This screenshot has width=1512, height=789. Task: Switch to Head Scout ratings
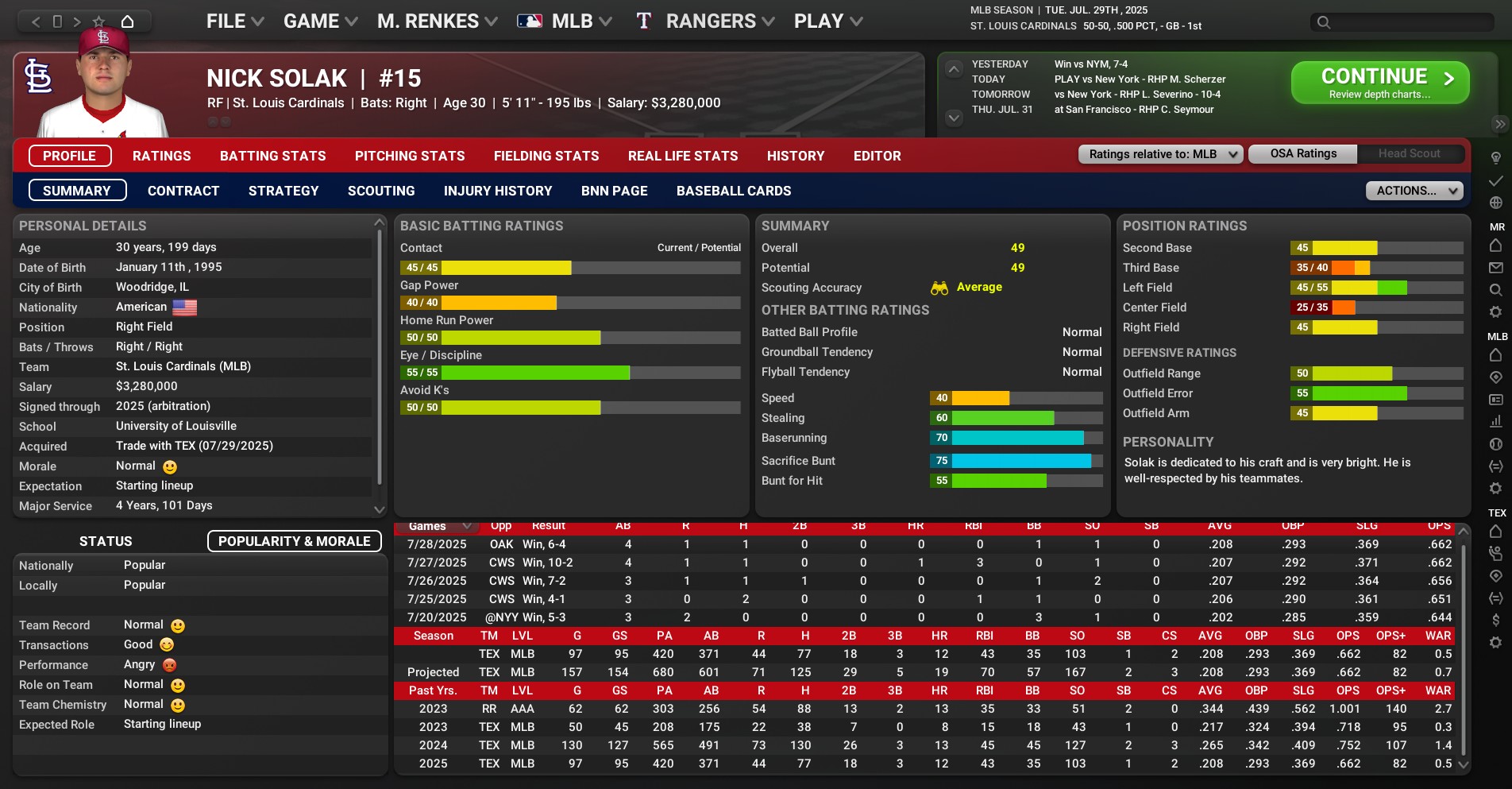click(1409, 153)
